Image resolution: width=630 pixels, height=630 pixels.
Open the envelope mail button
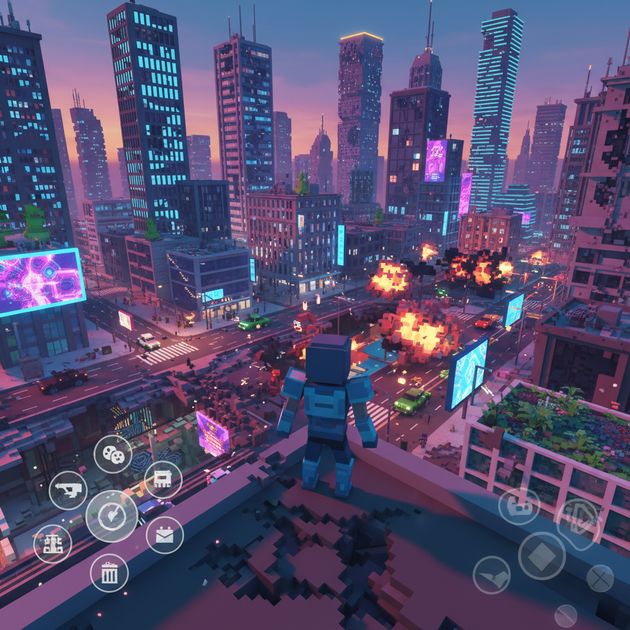[165, 535]
